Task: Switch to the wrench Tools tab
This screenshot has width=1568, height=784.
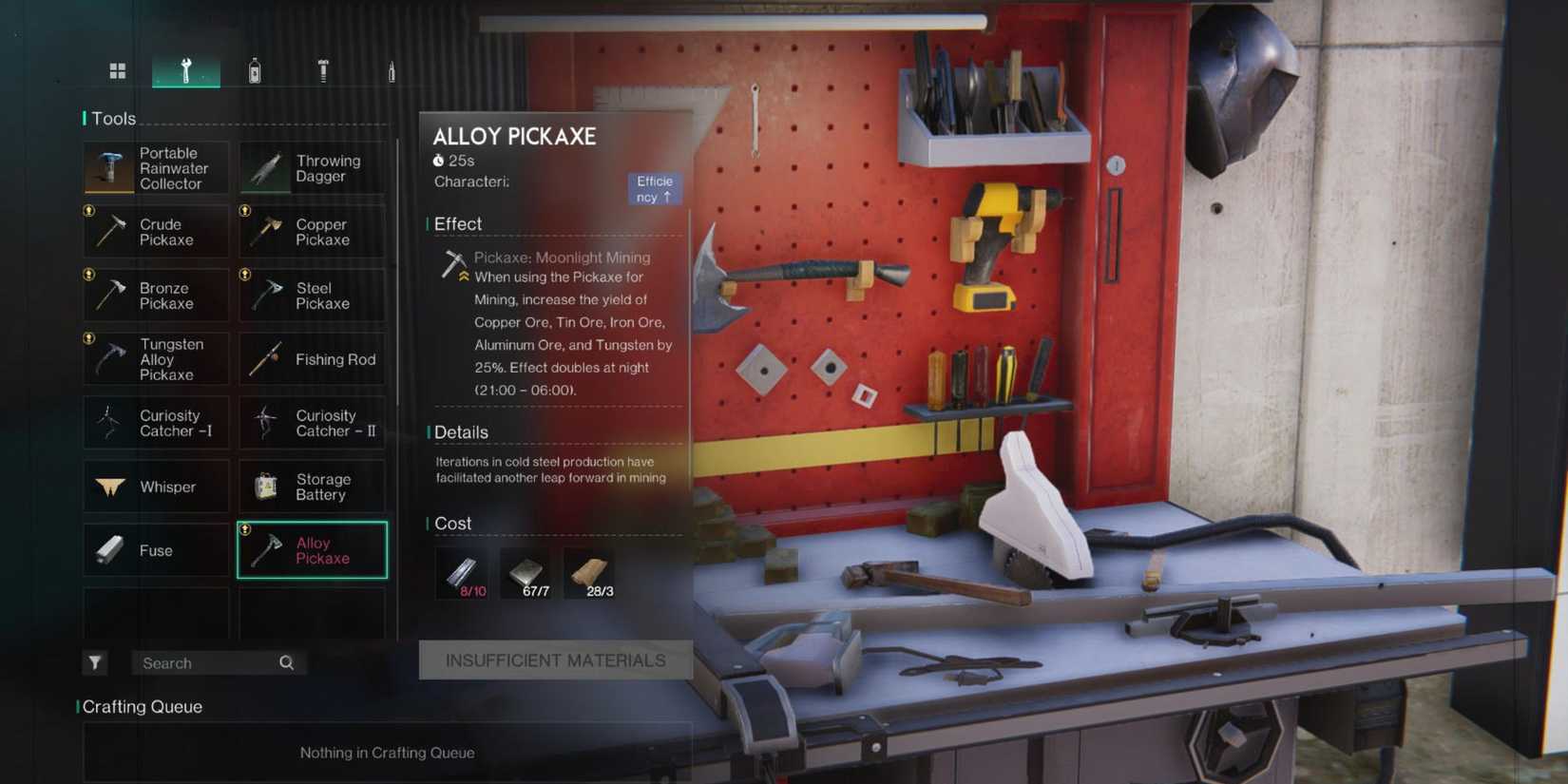Action: coord(186,69)
